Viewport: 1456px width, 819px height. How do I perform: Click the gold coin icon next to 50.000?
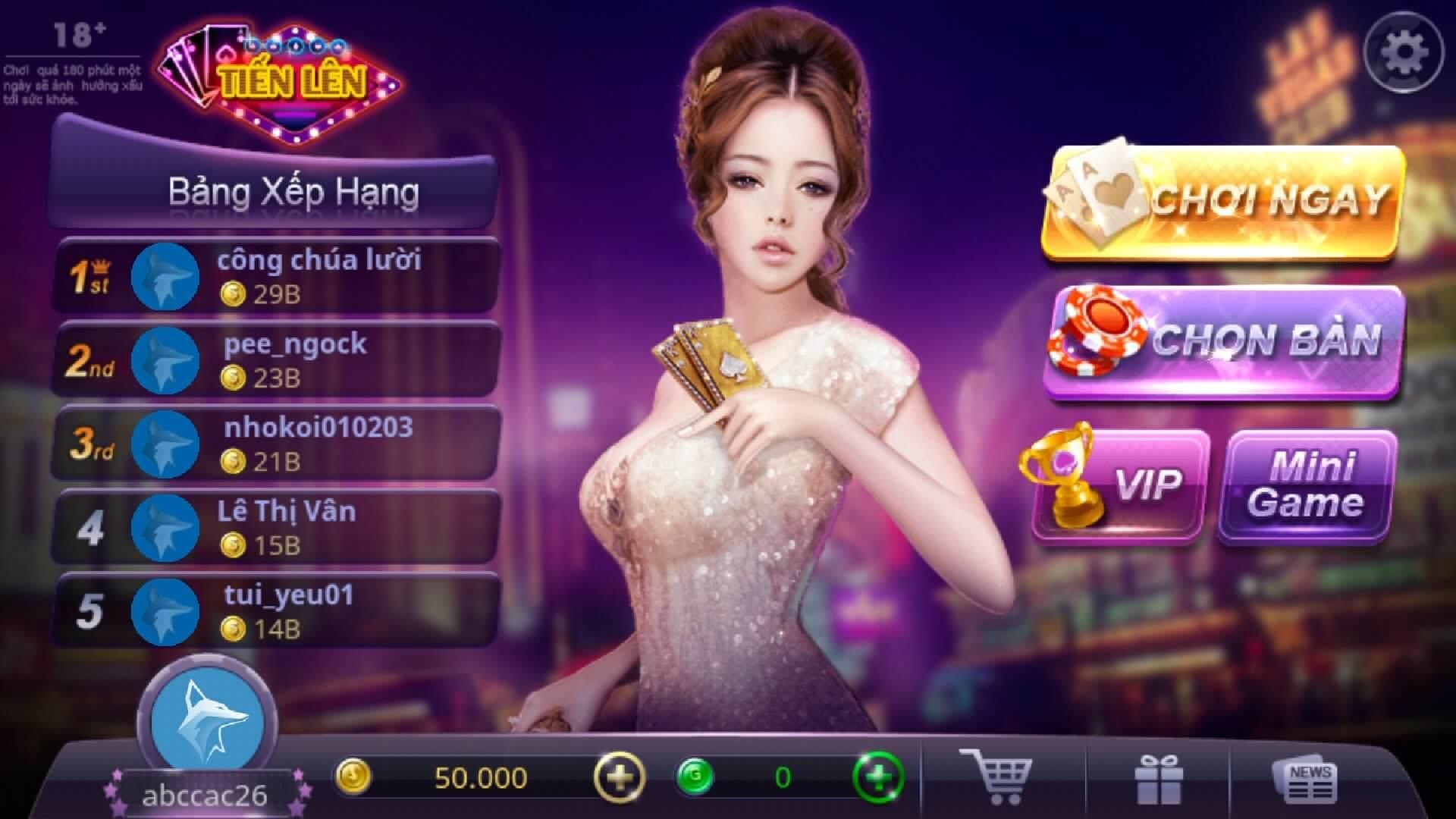click(x=353, y=777)
